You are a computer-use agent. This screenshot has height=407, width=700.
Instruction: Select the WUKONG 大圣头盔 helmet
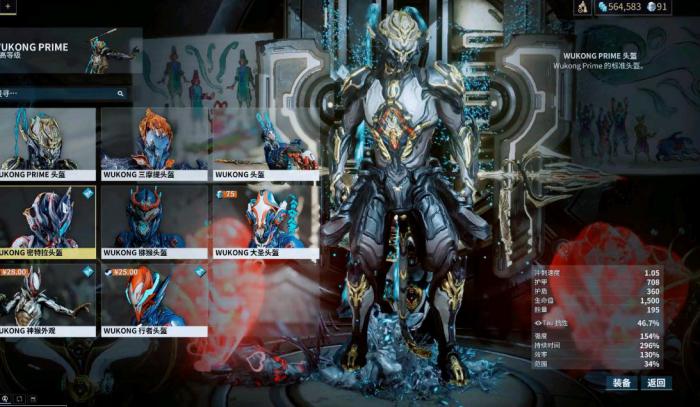pos(264,221)
